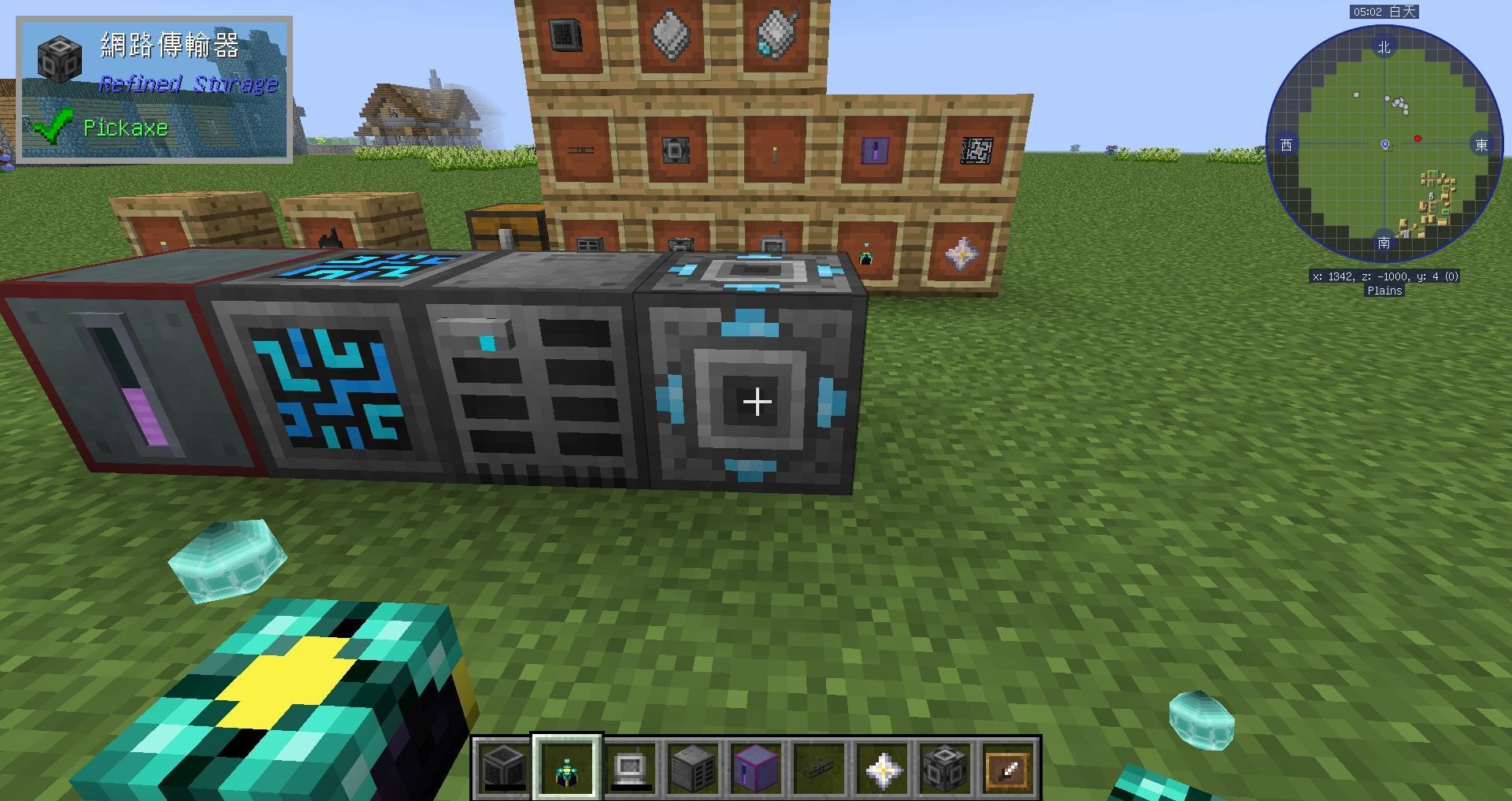Click the Refined Storage mod name text
Screen dimensions: 1512x801
tap(189, 83)
